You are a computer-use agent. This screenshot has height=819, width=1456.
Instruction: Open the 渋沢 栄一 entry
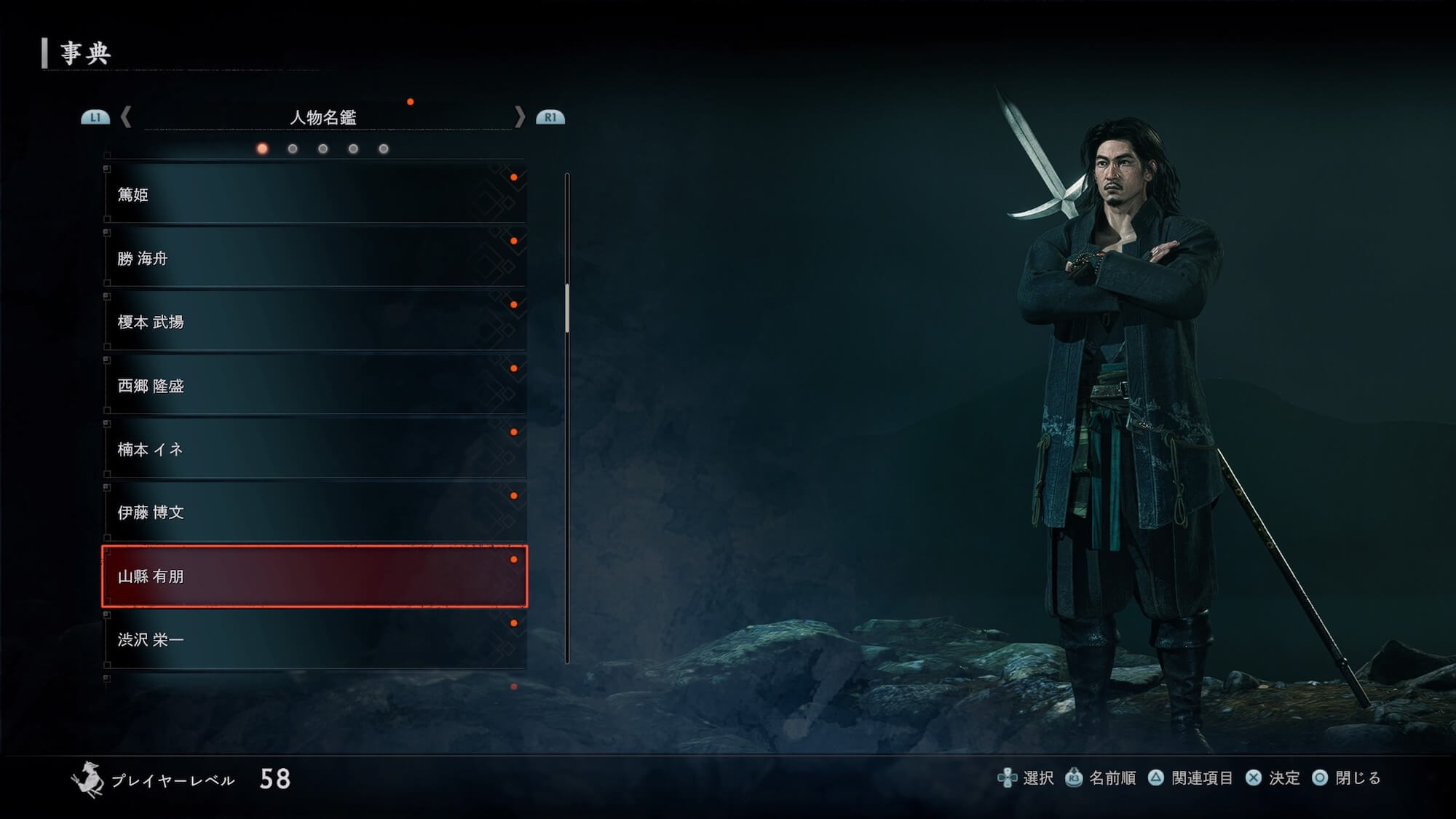pos(314,639)
